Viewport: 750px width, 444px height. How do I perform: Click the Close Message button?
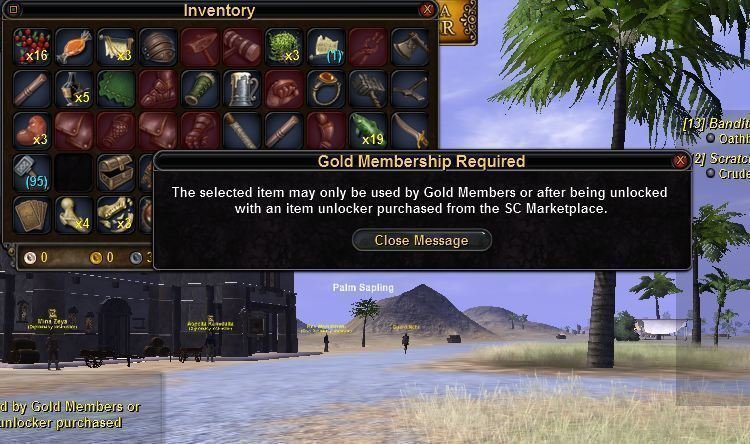point(422,240)
